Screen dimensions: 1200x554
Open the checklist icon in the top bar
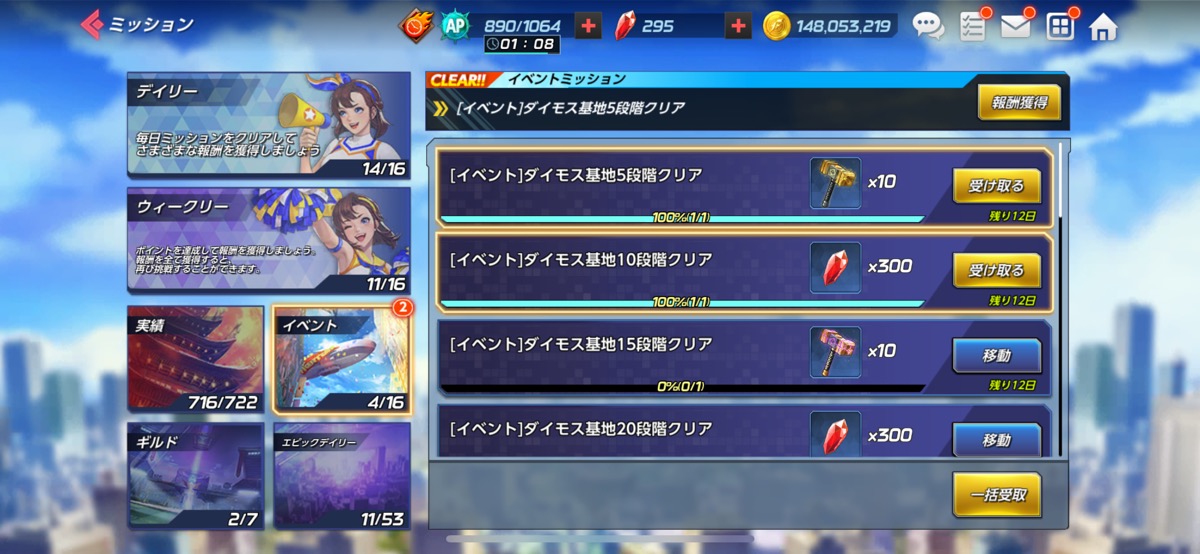[972, 26]
